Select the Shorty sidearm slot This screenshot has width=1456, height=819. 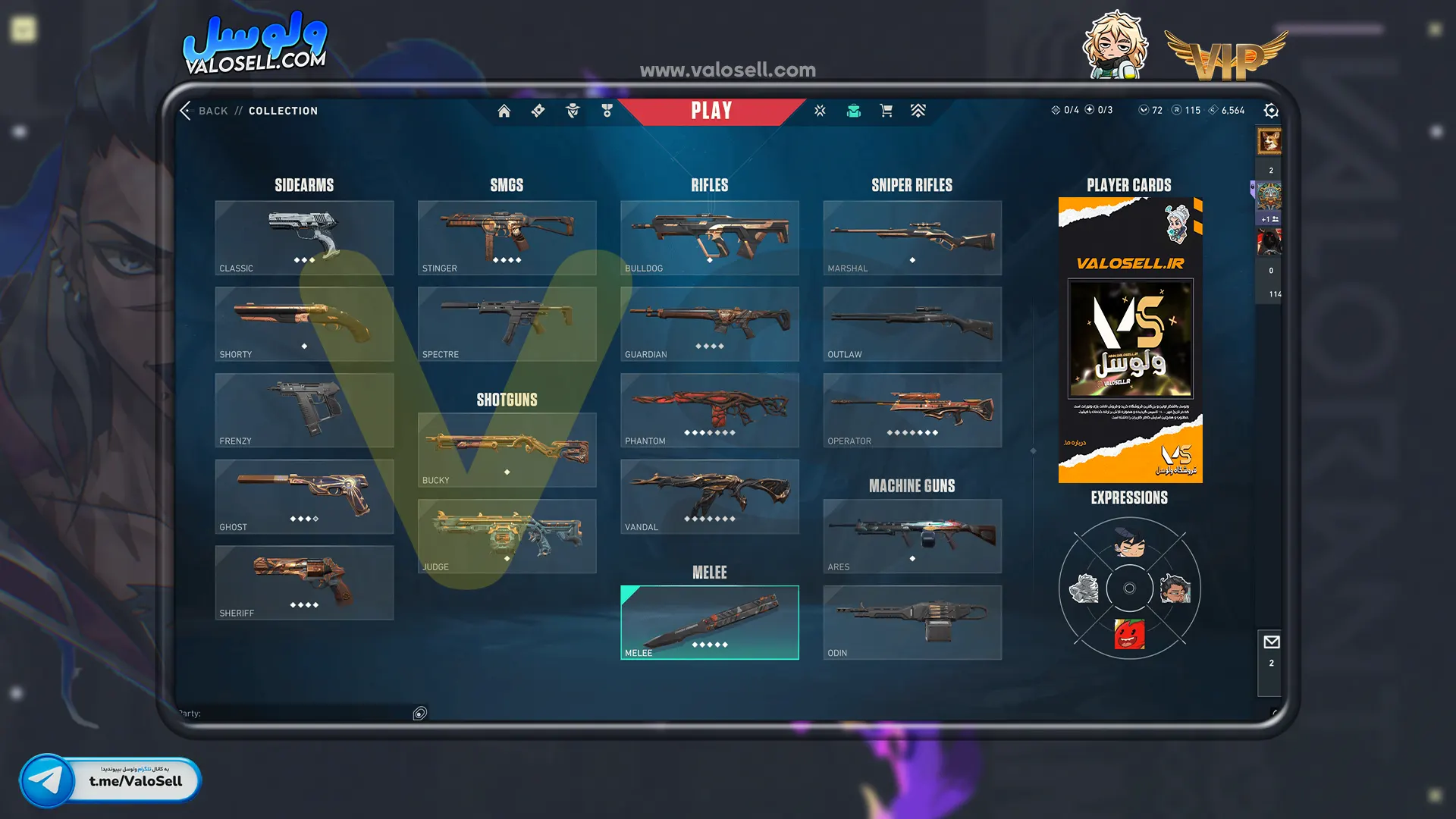coord(304,324)
